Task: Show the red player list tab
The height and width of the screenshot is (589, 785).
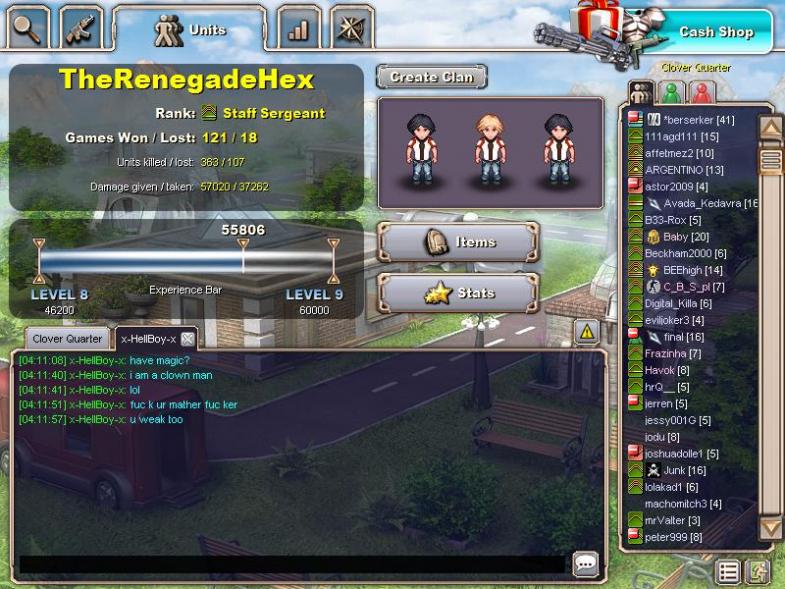Action: click(703, 92)
